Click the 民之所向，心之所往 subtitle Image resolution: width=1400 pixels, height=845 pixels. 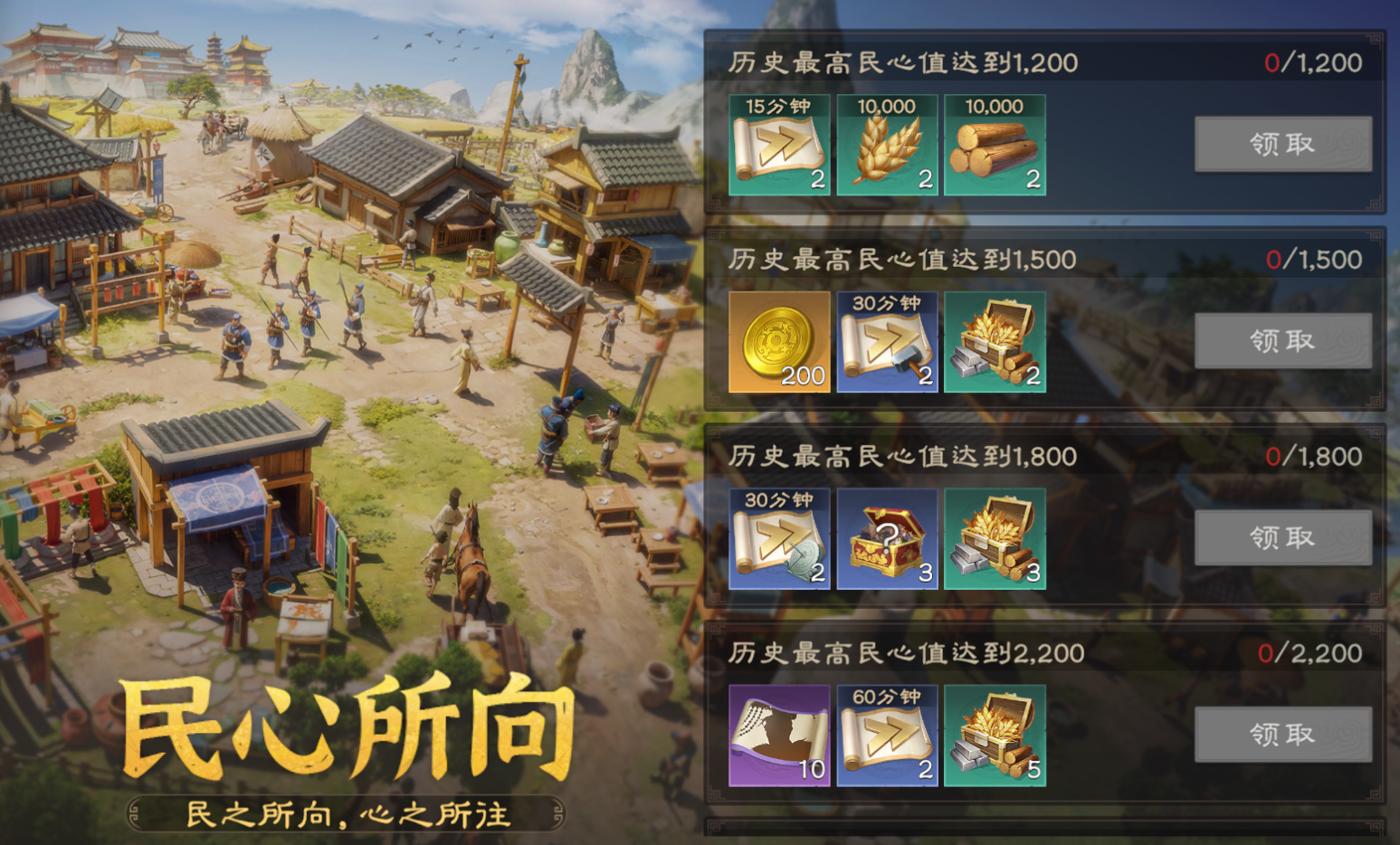[347, 813]
